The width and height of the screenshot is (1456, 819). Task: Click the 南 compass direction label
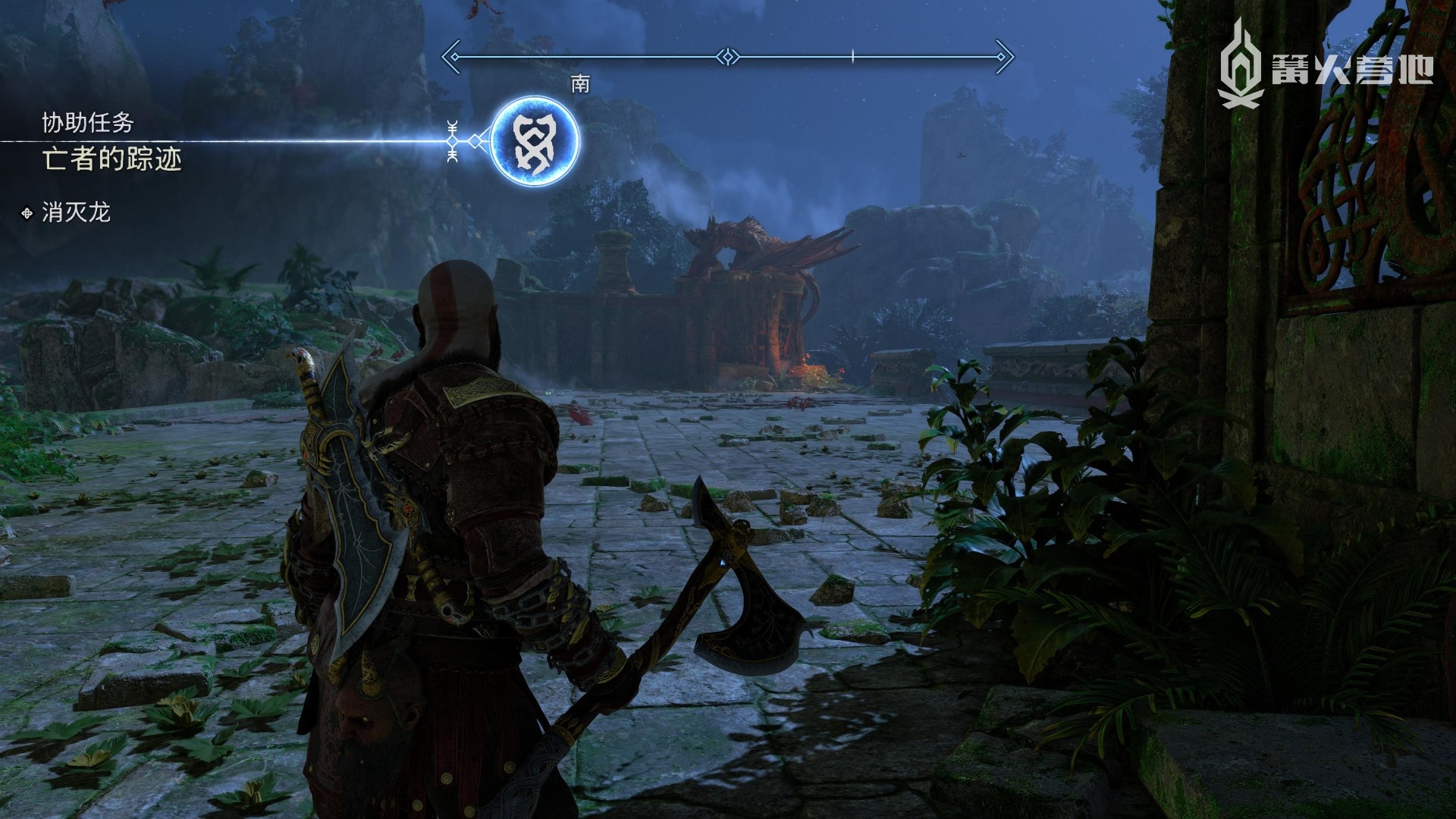pos(580,84)
